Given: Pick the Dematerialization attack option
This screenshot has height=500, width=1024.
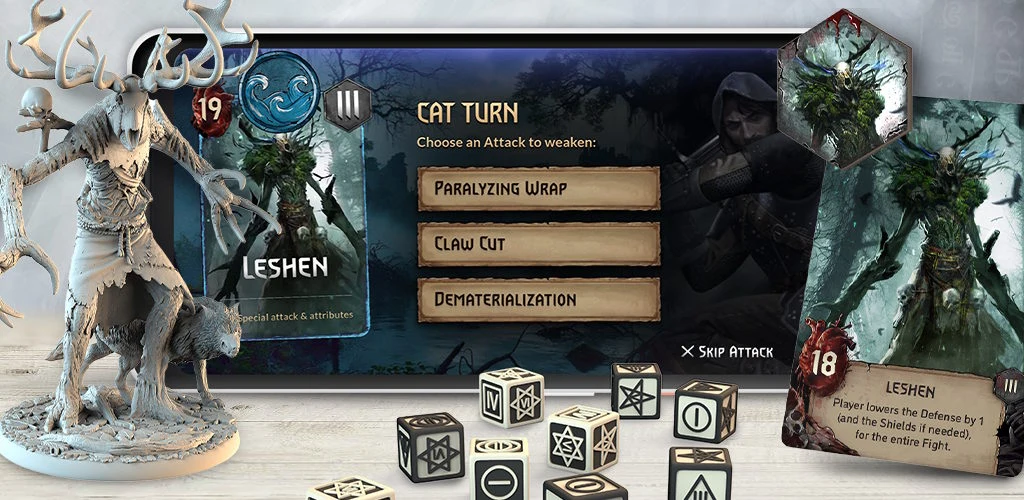Looking at the screenshot, I should pyautogui.click(x=538, y=299).
